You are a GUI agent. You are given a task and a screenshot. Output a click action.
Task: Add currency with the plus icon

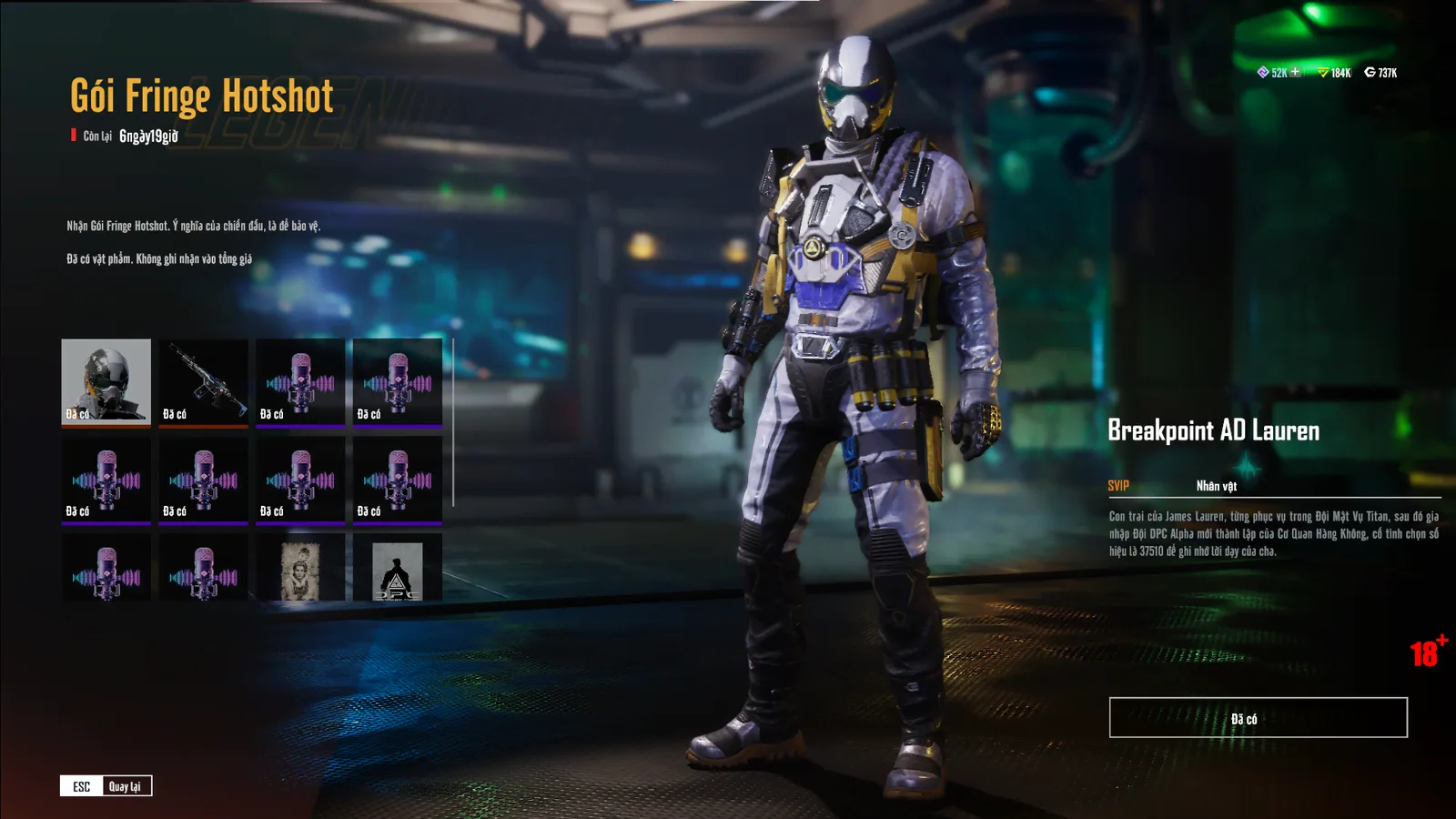(1295, 72)
